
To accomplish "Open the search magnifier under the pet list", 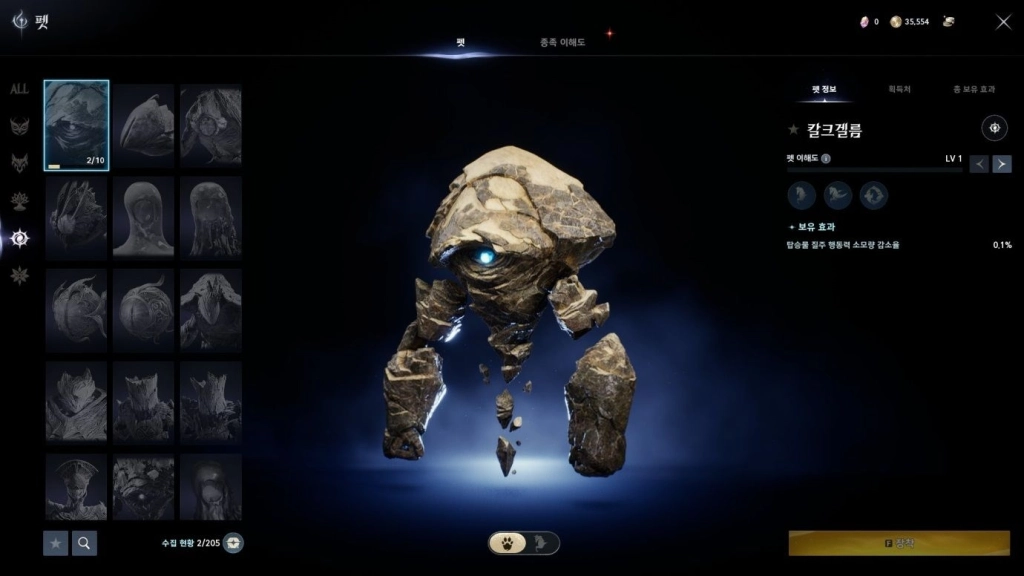I will tap(85, 543).
